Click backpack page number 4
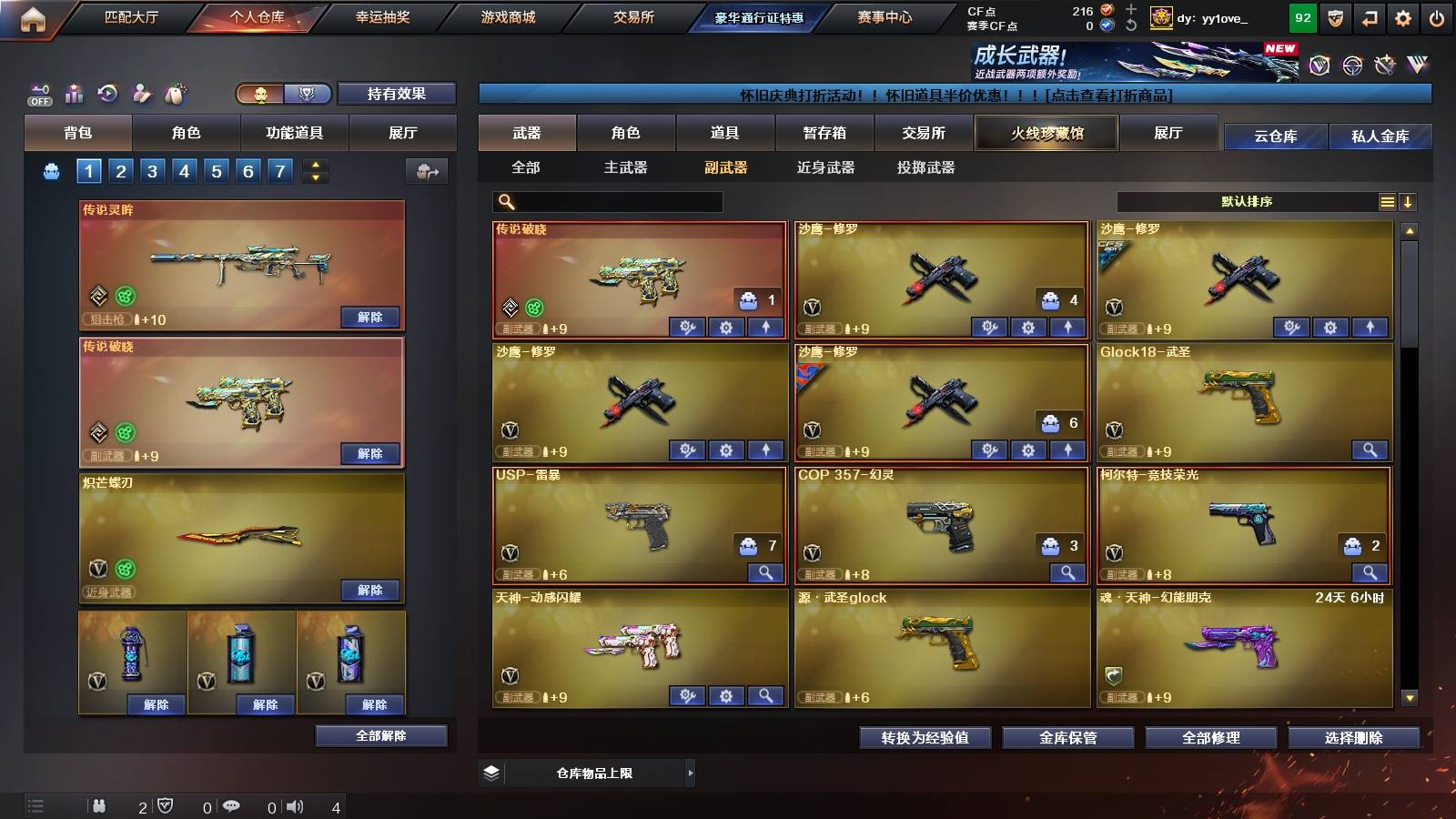This screenshot has height=819, width=1456. point(185,170)
